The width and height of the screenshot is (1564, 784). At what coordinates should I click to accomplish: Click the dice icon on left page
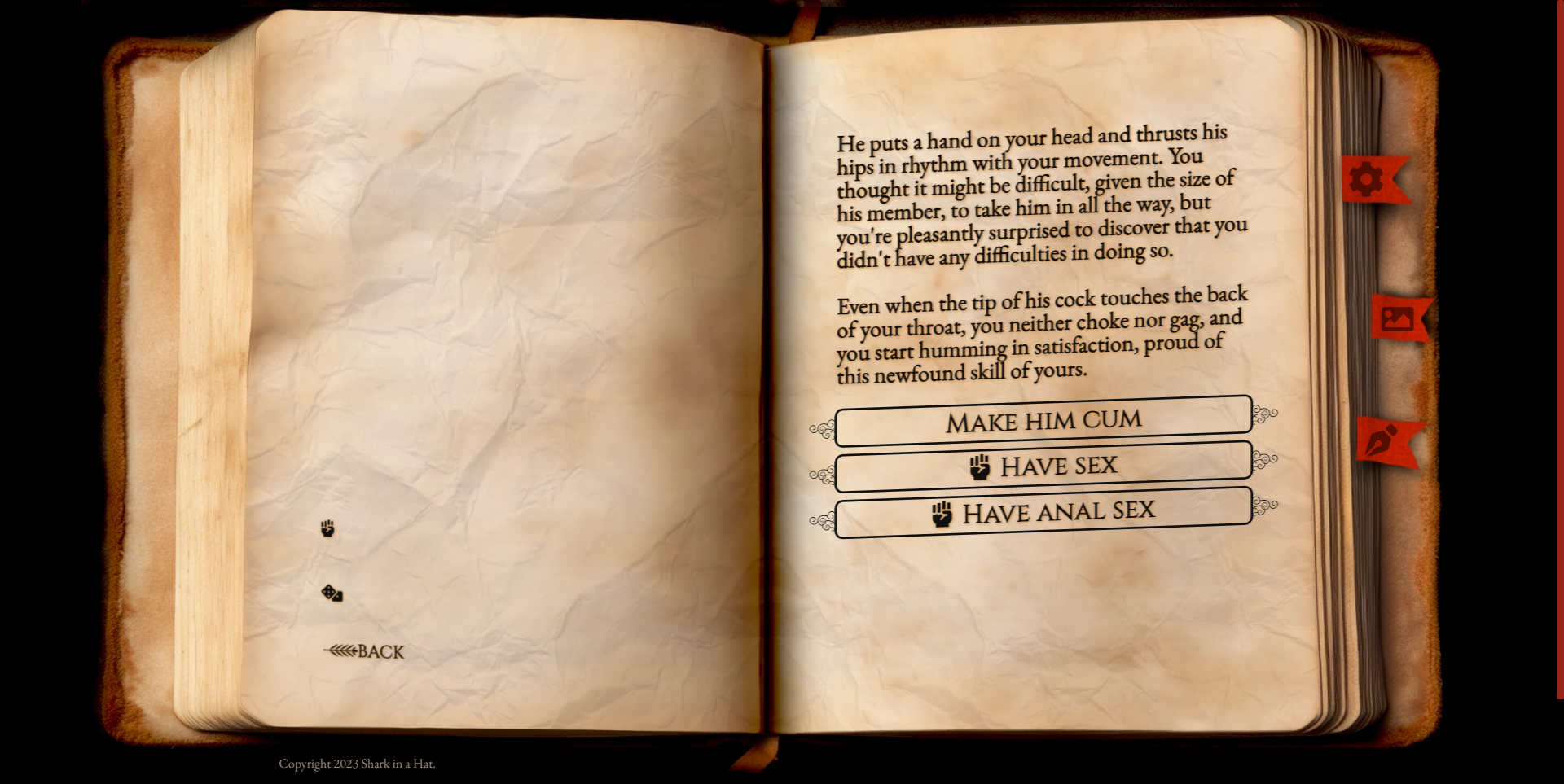coord(332,593)
